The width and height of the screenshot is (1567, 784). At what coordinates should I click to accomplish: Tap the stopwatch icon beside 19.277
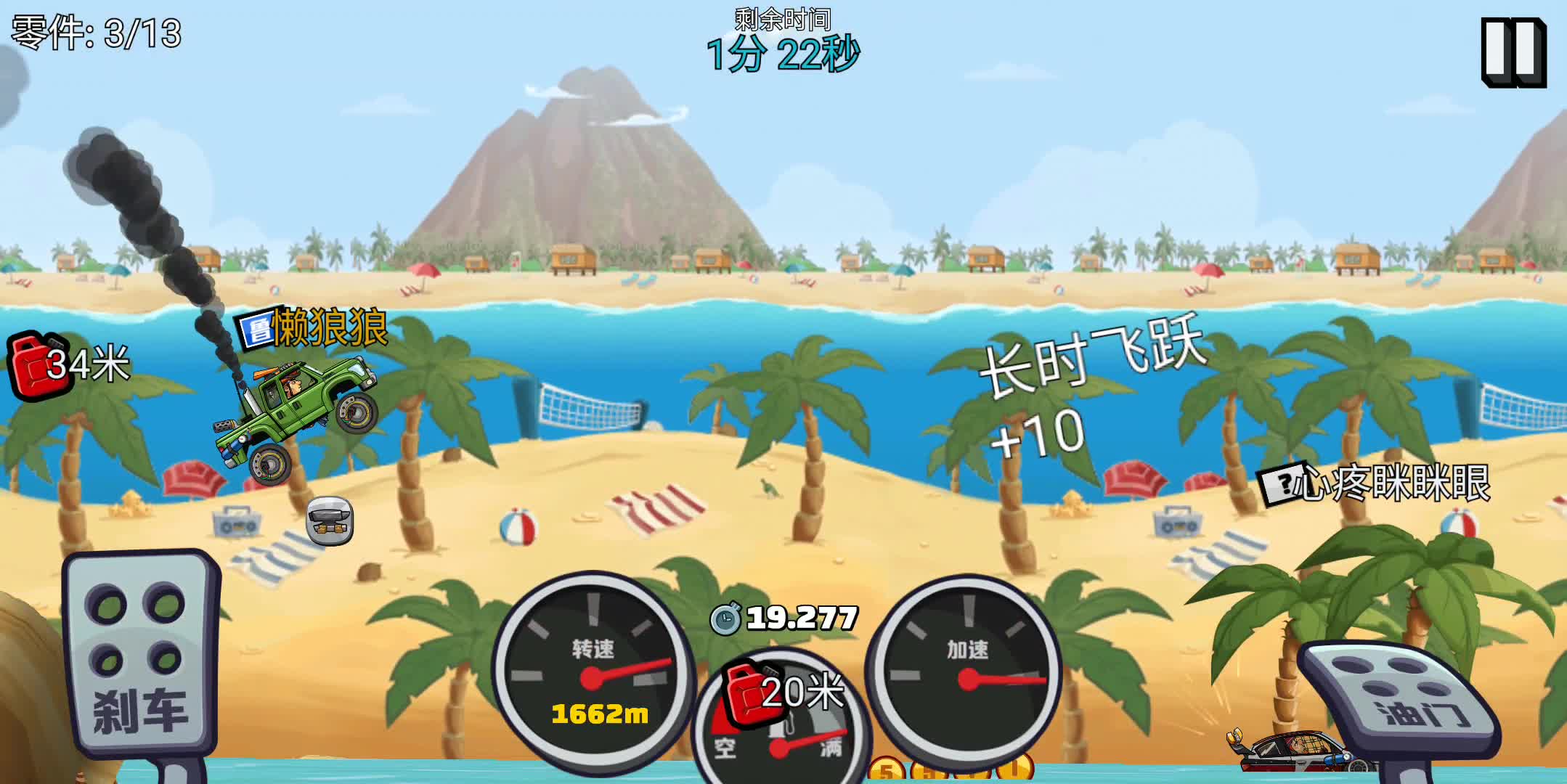tap(726, 618)
